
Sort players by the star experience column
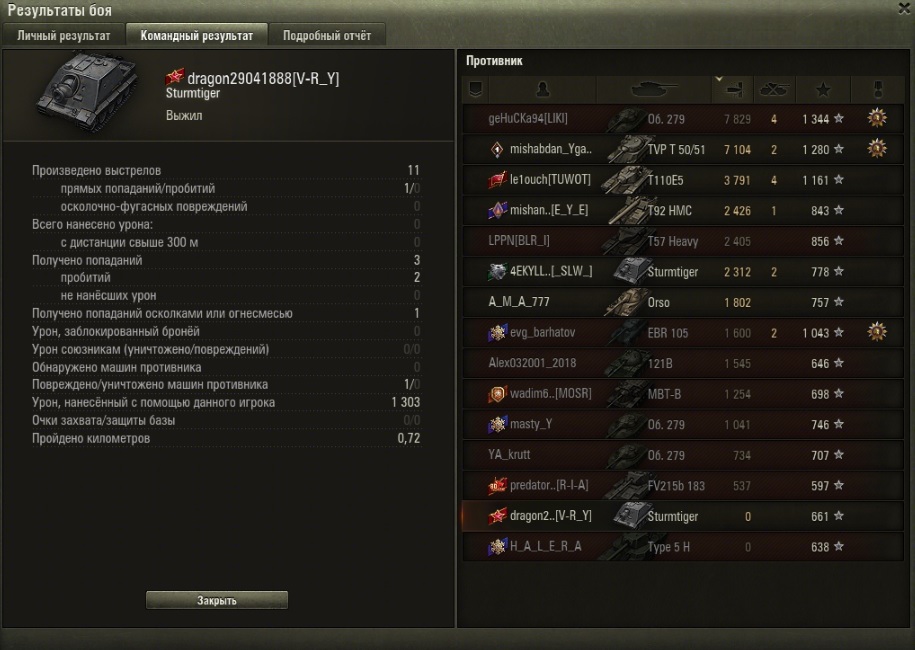click(x=822, y=89)
